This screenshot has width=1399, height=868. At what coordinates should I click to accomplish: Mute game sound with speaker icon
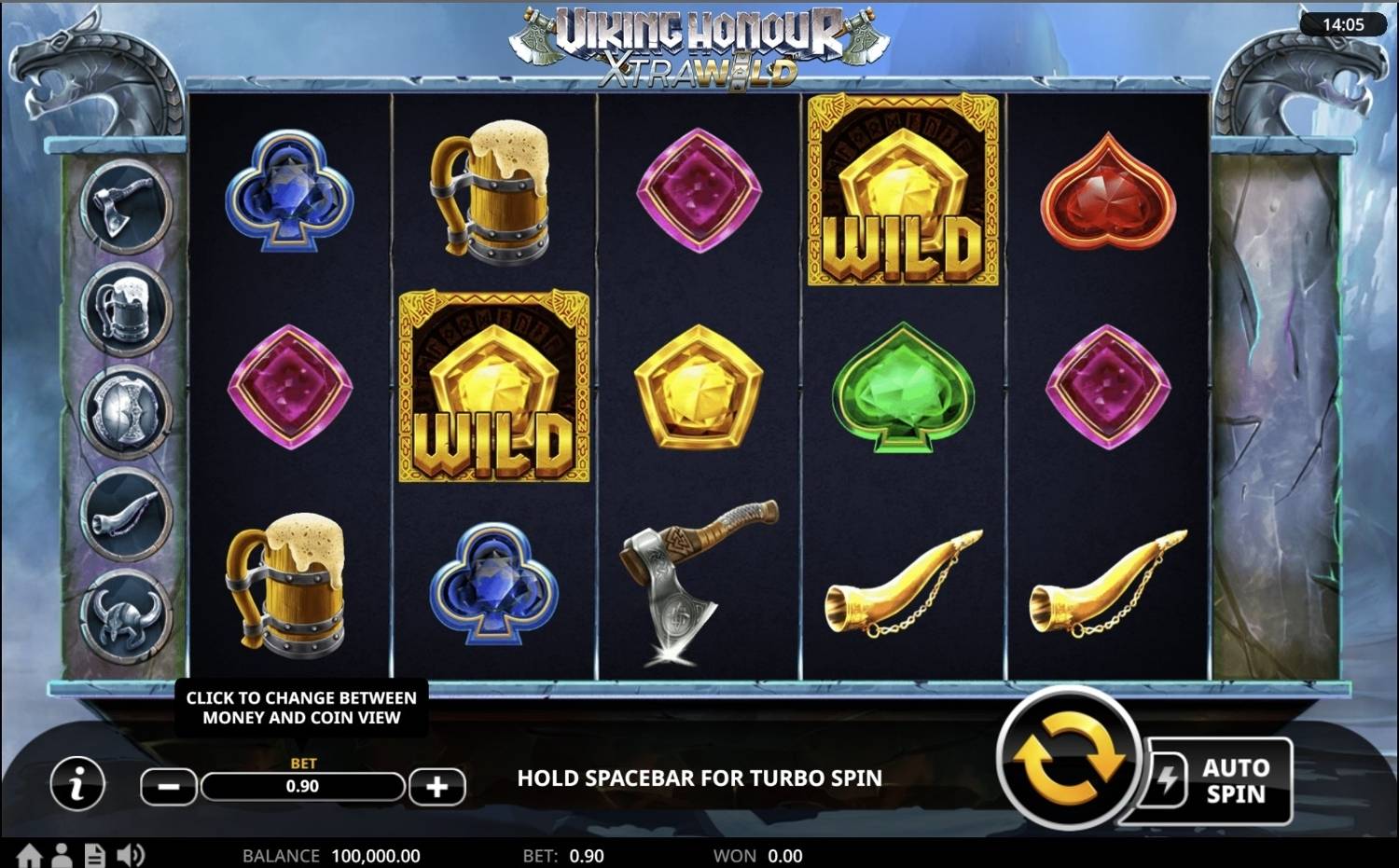click(x=132, y=855)
